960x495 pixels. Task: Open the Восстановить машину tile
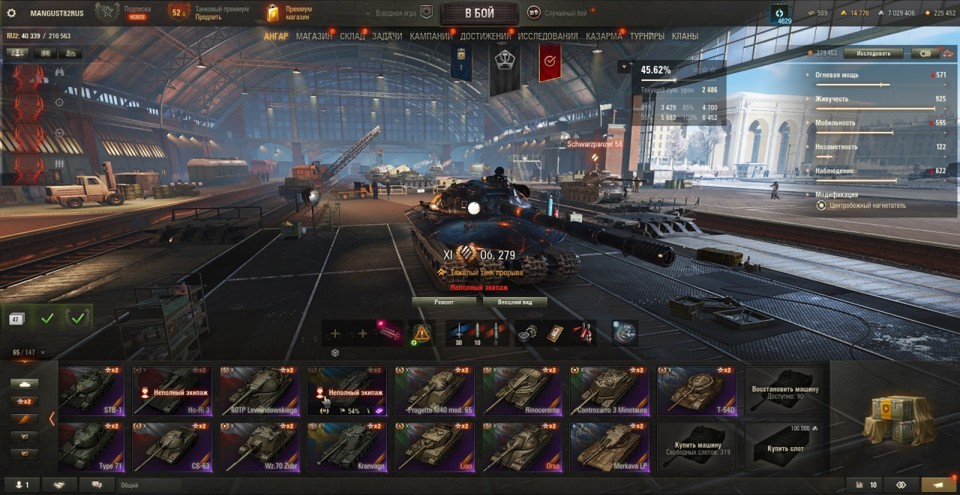785,390
